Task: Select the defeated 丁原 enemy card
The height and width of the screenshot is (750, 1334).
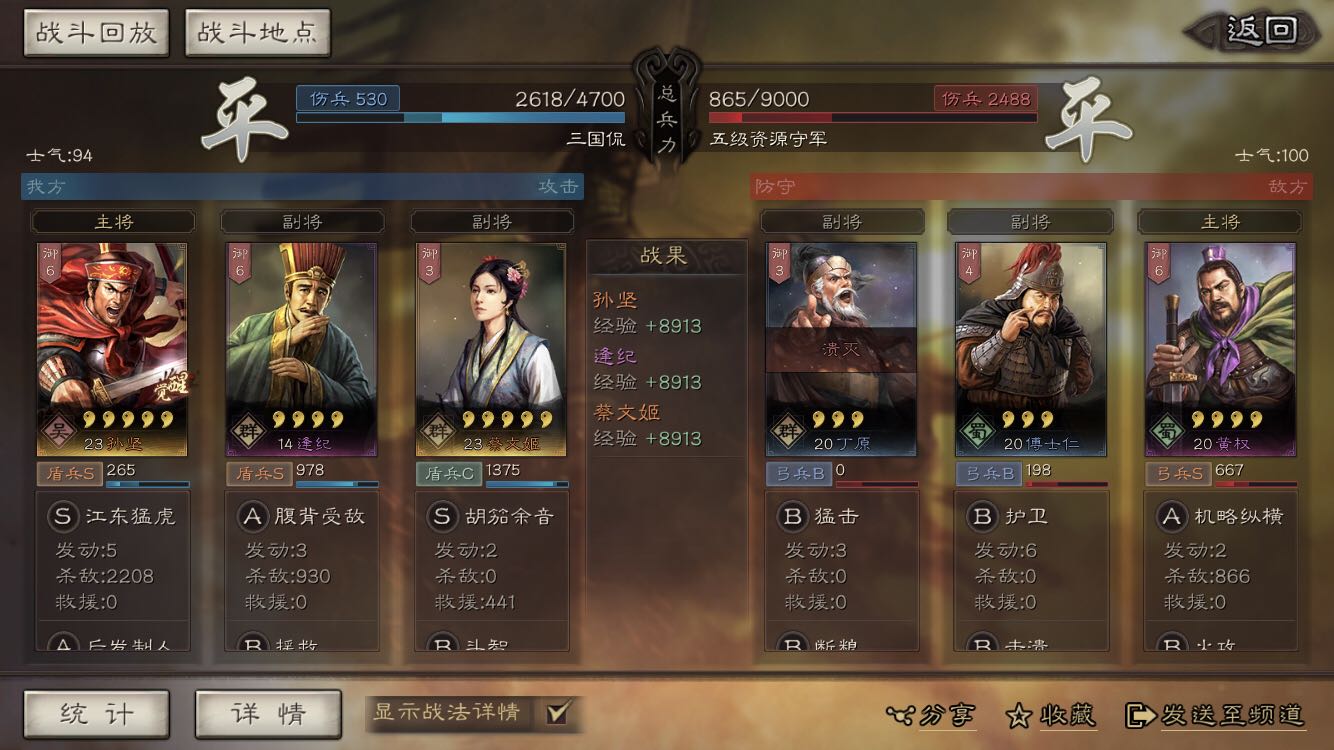Action: pos(841,348)
